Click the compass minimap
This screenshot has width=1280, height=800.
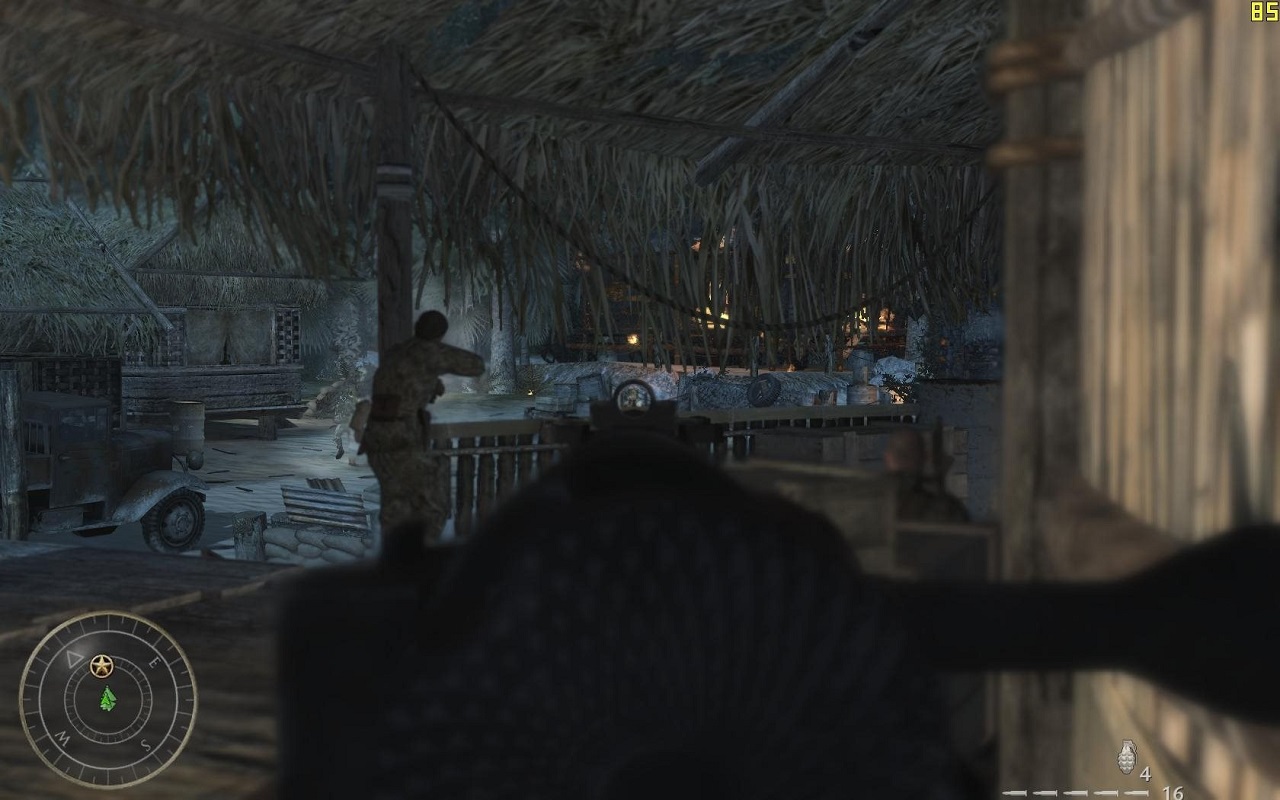click(x=108, y=699)
